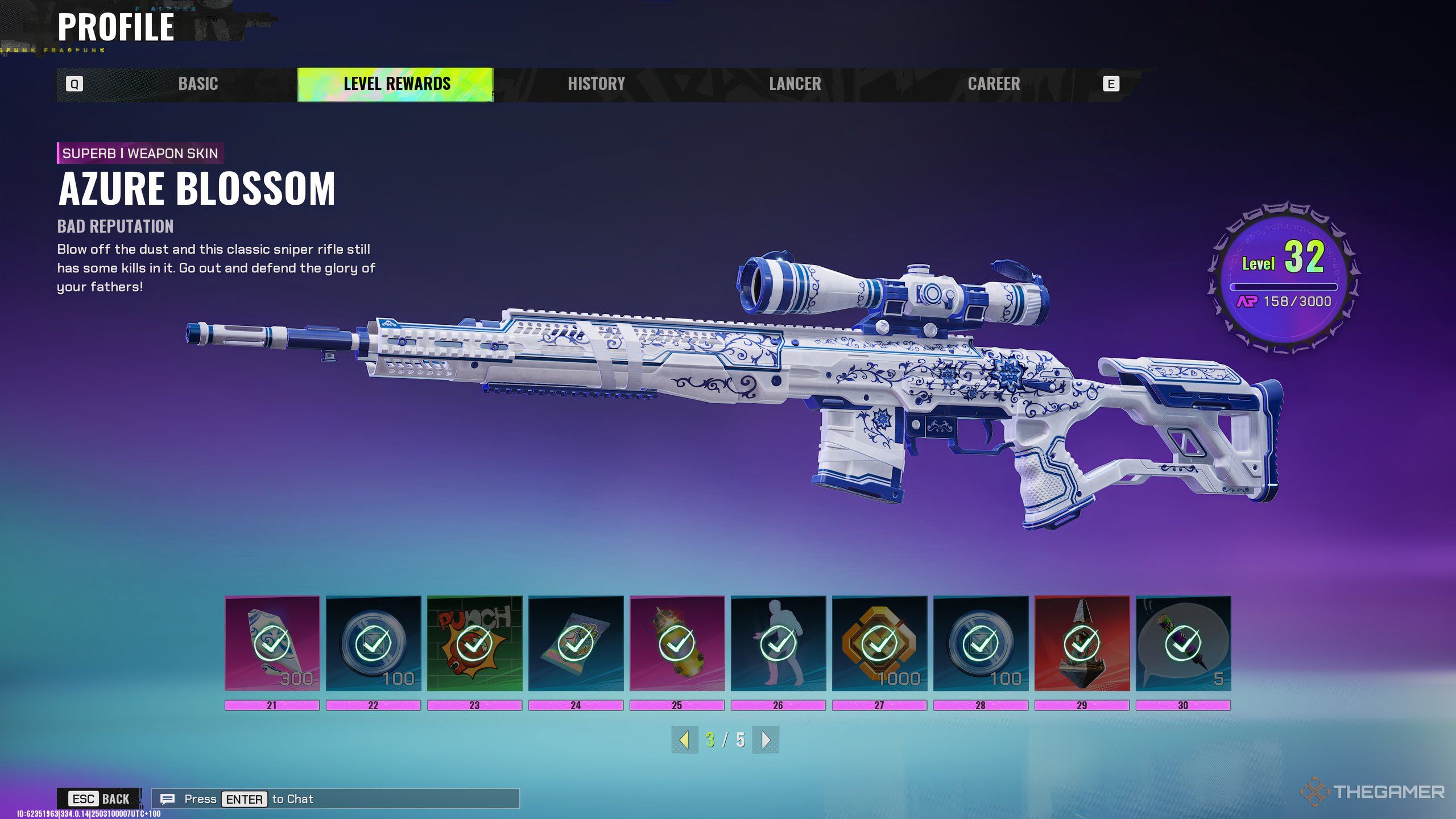Pick the level 28 coin reward tile
The width and height of the screenshot is (1456, 819).
981,643
